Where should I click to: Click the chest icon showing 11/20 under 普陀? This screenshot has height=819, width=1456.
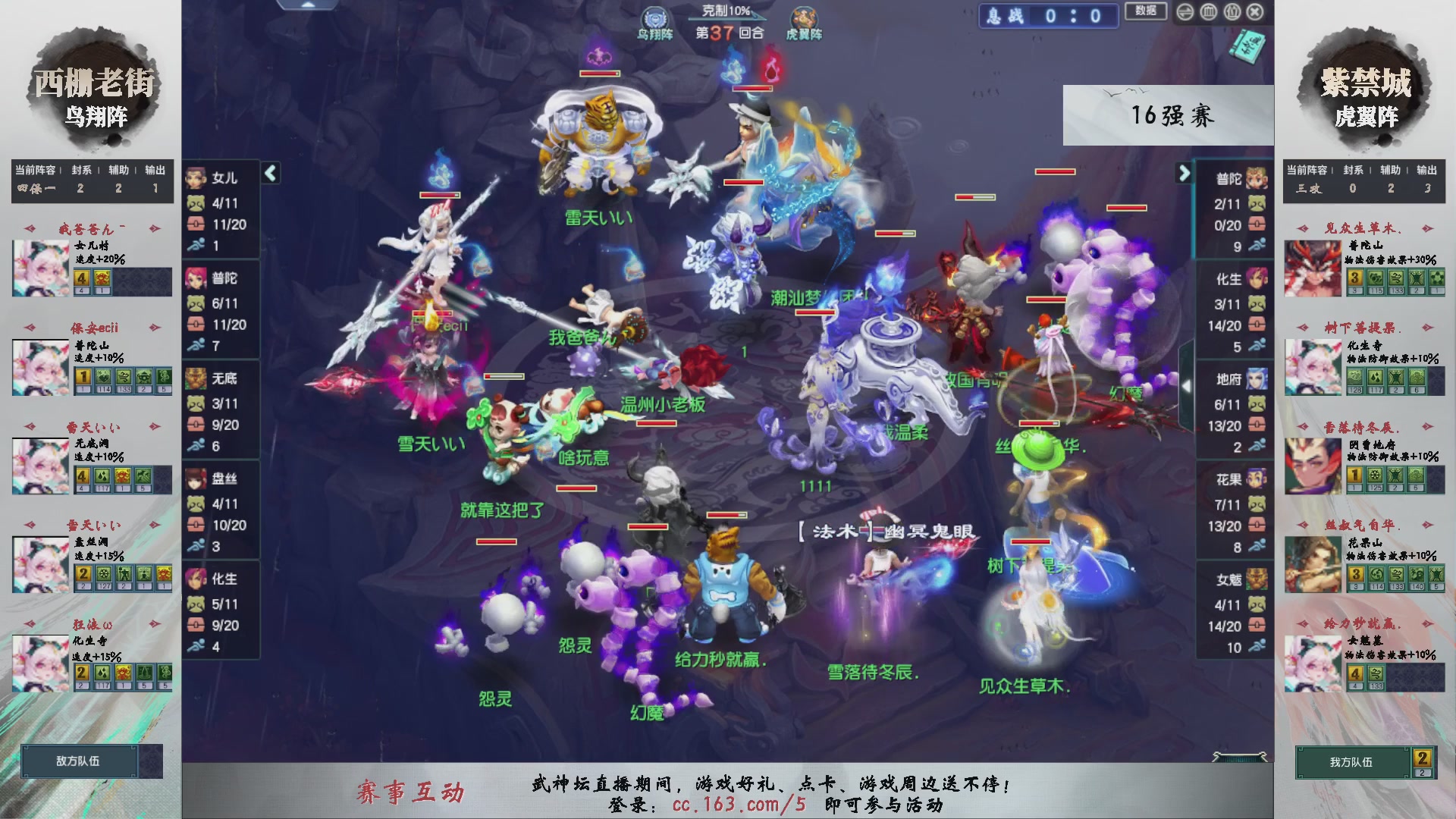pyautogui.click(x=196, y=325)
